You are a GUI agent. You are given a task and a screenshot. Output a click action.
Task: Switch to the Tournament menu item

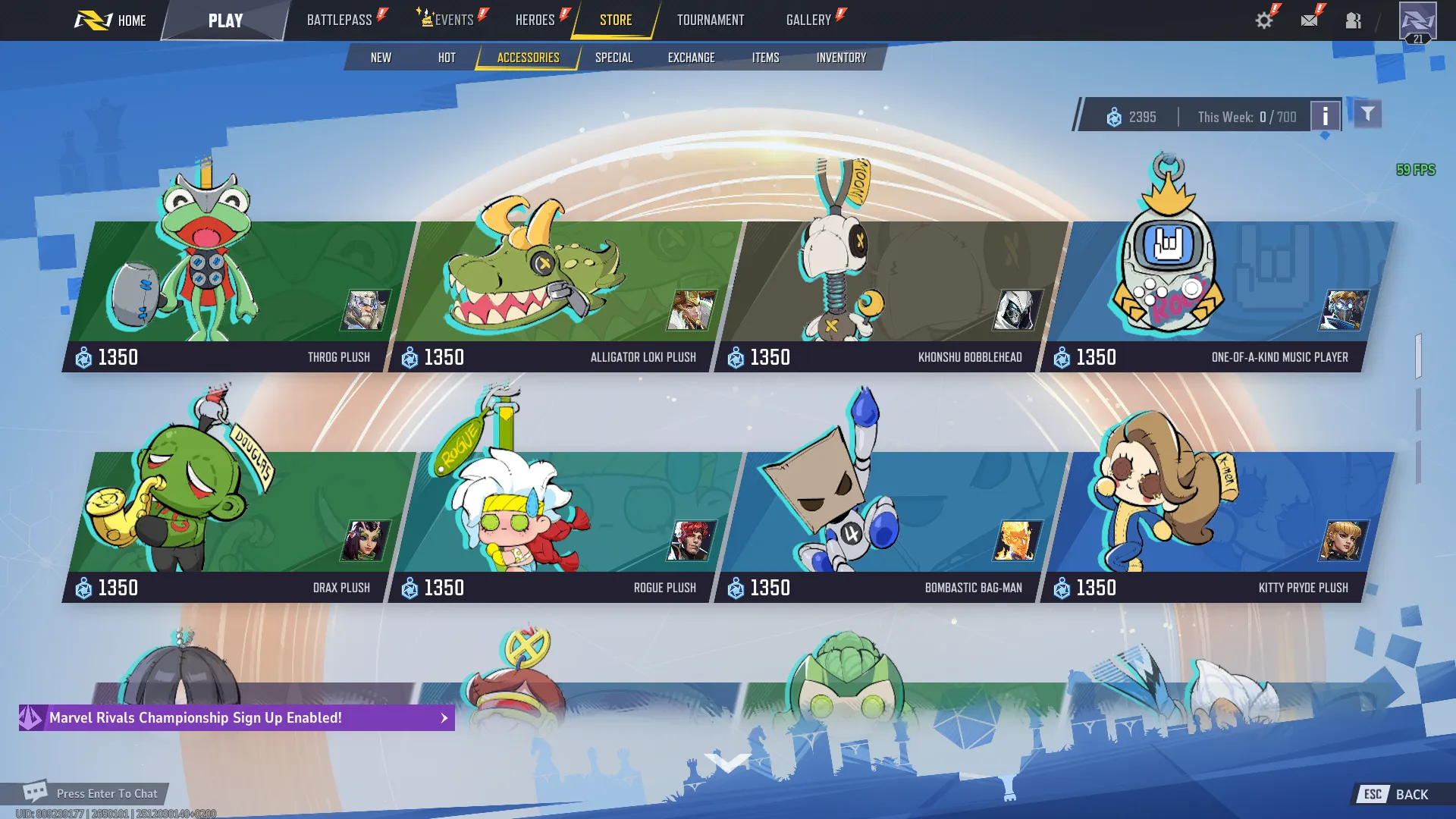click(710, 20)
